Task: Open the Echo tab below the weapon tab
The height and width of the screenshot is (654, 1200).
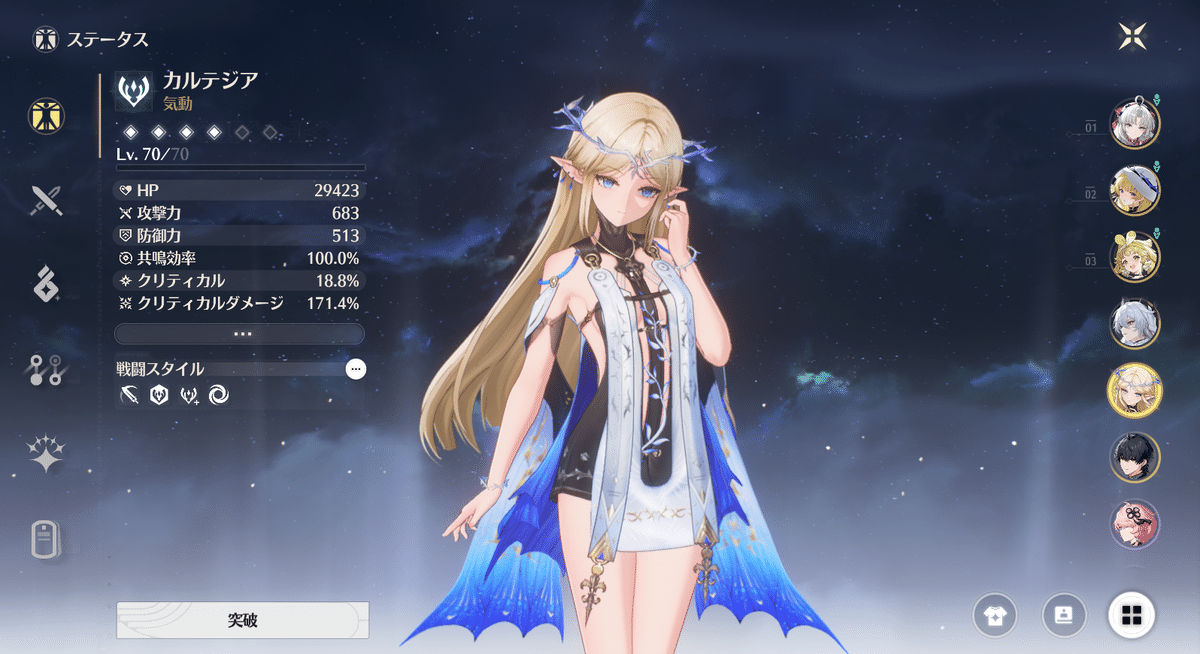Action: tap(46, 285)
